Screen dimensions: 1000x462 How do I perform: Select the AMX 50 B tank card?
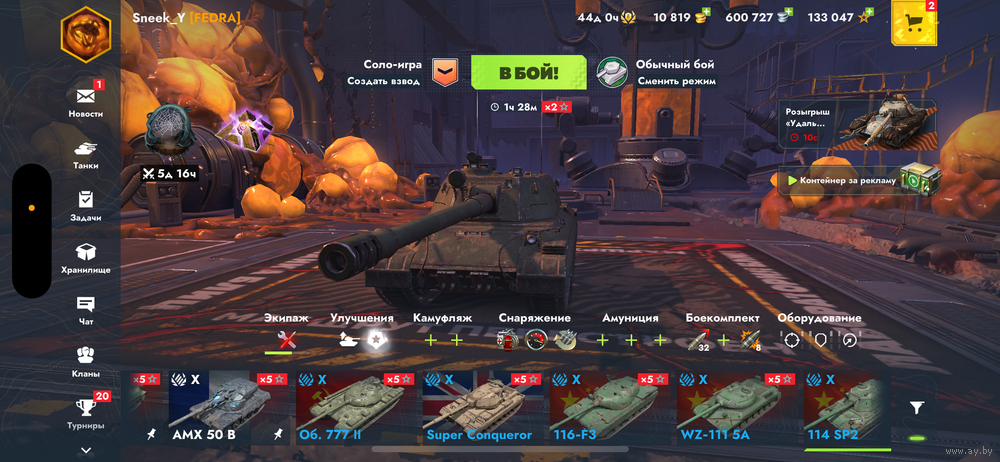(208, 408)
